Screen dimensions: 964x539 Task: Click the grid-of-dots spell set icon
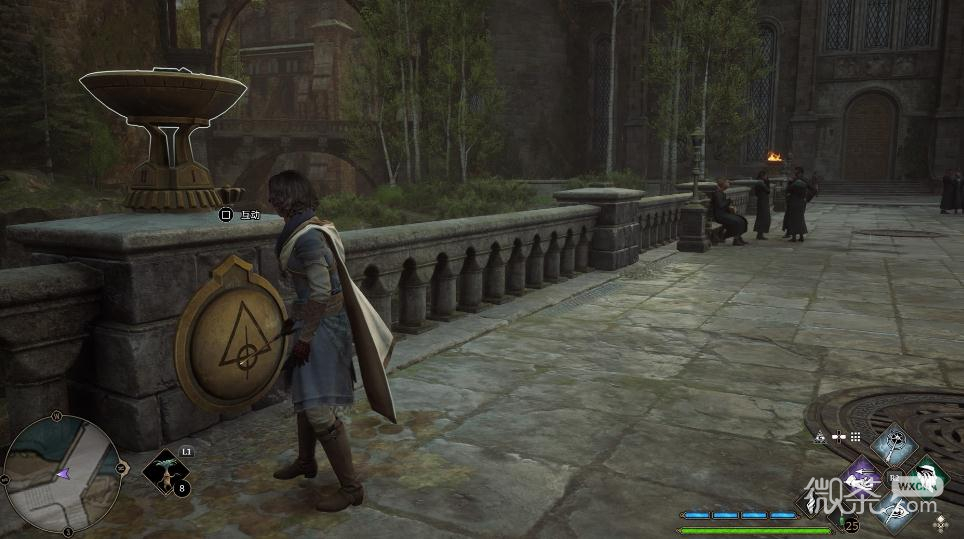(855, 436)
